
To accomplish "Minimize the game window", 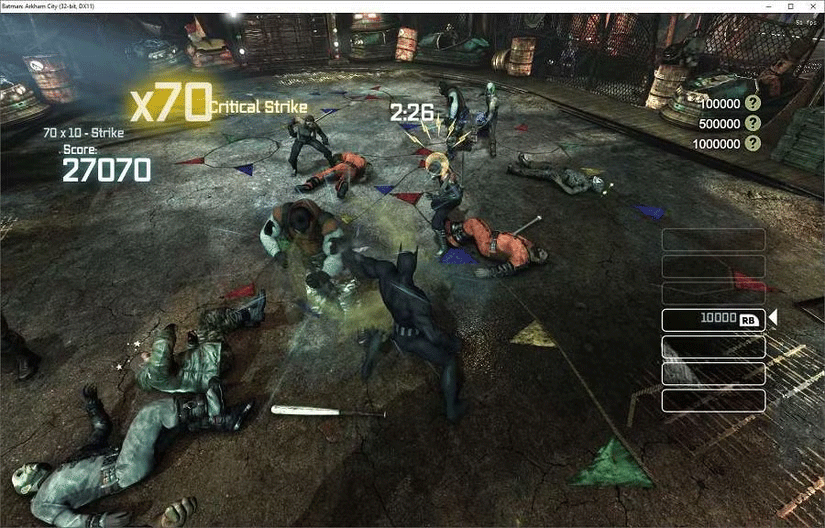I will click(x=767, y=6).
